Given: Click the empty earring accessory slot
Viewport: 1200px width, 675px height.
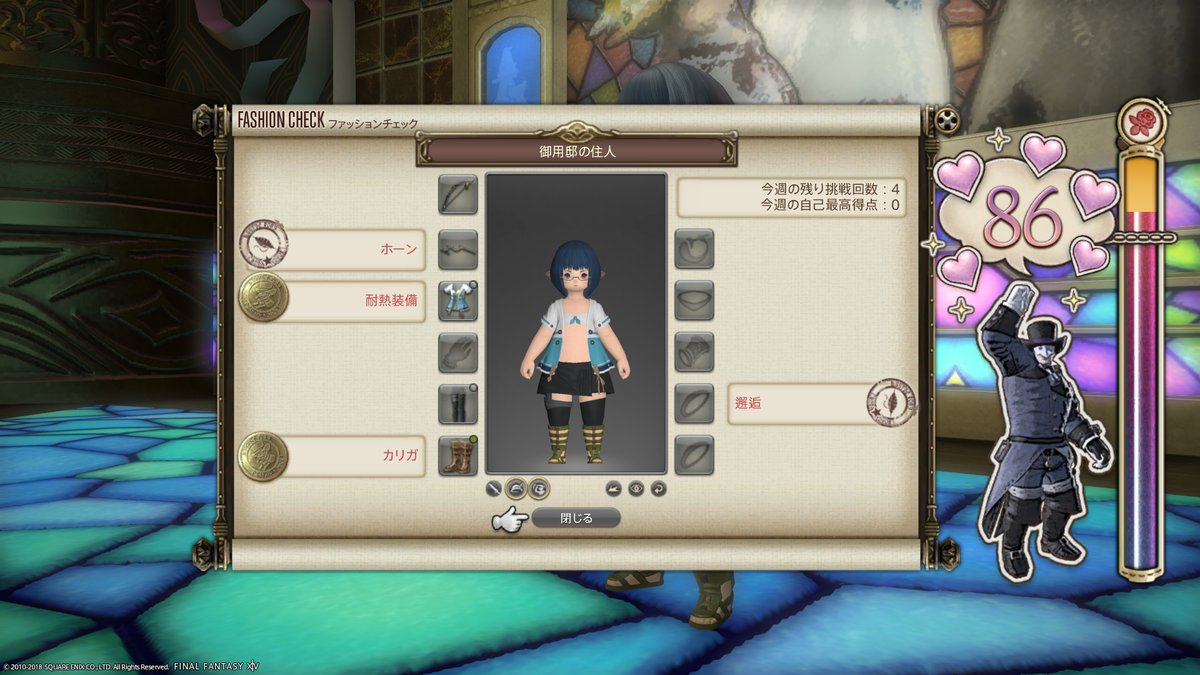Looking at the screenshot, I should coord(694,248).
